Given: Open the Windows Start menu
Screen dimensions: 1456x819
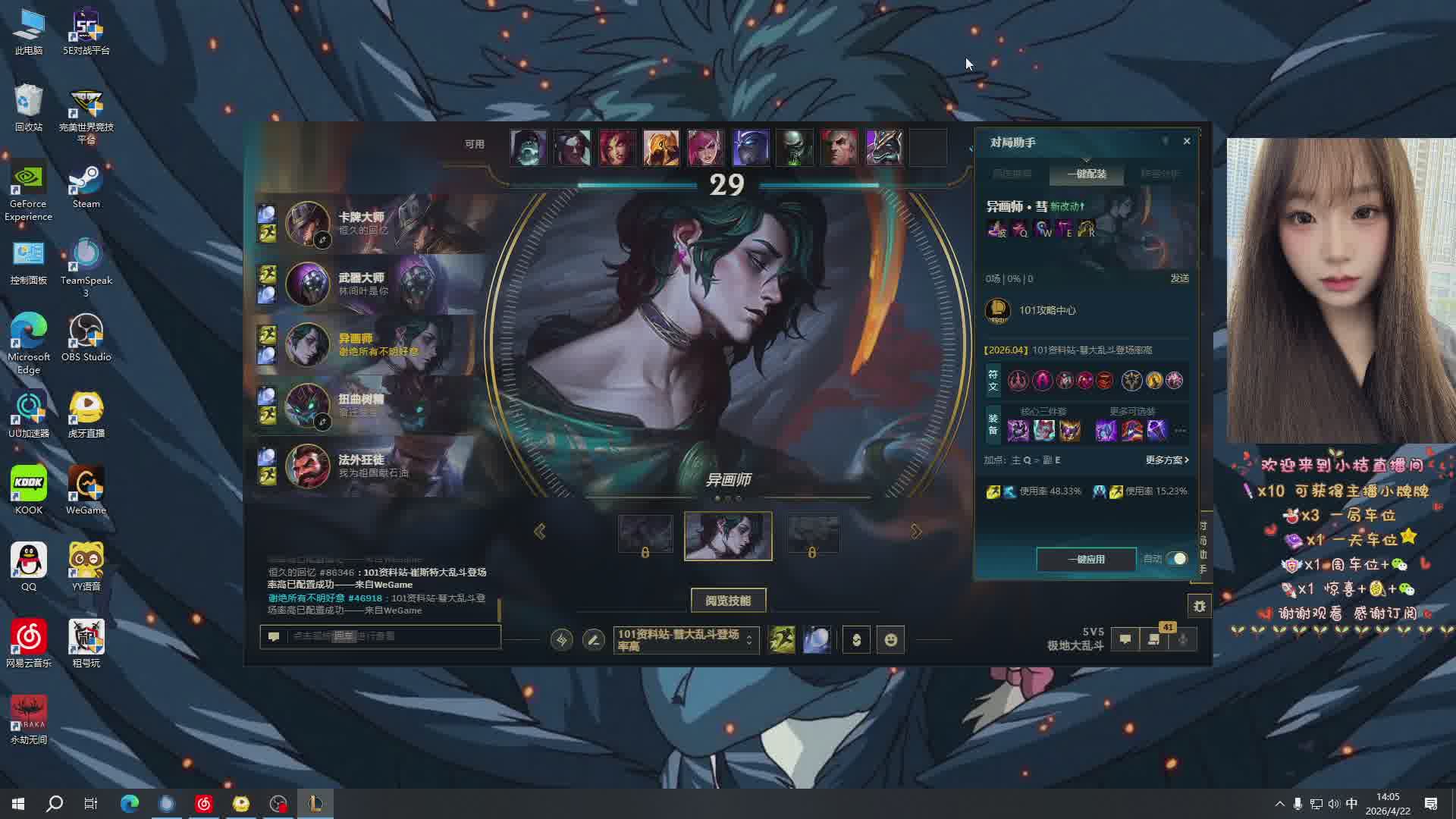Looking at the screenshot, I should tap(18, 804).
